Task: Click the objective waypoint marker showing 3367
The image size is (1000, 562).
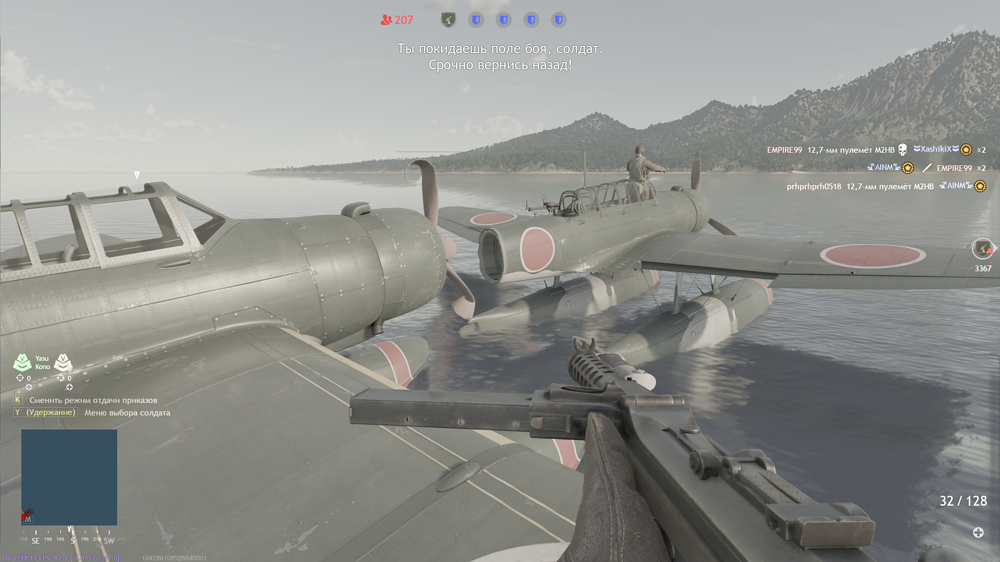Action: [x=983, y=249]
